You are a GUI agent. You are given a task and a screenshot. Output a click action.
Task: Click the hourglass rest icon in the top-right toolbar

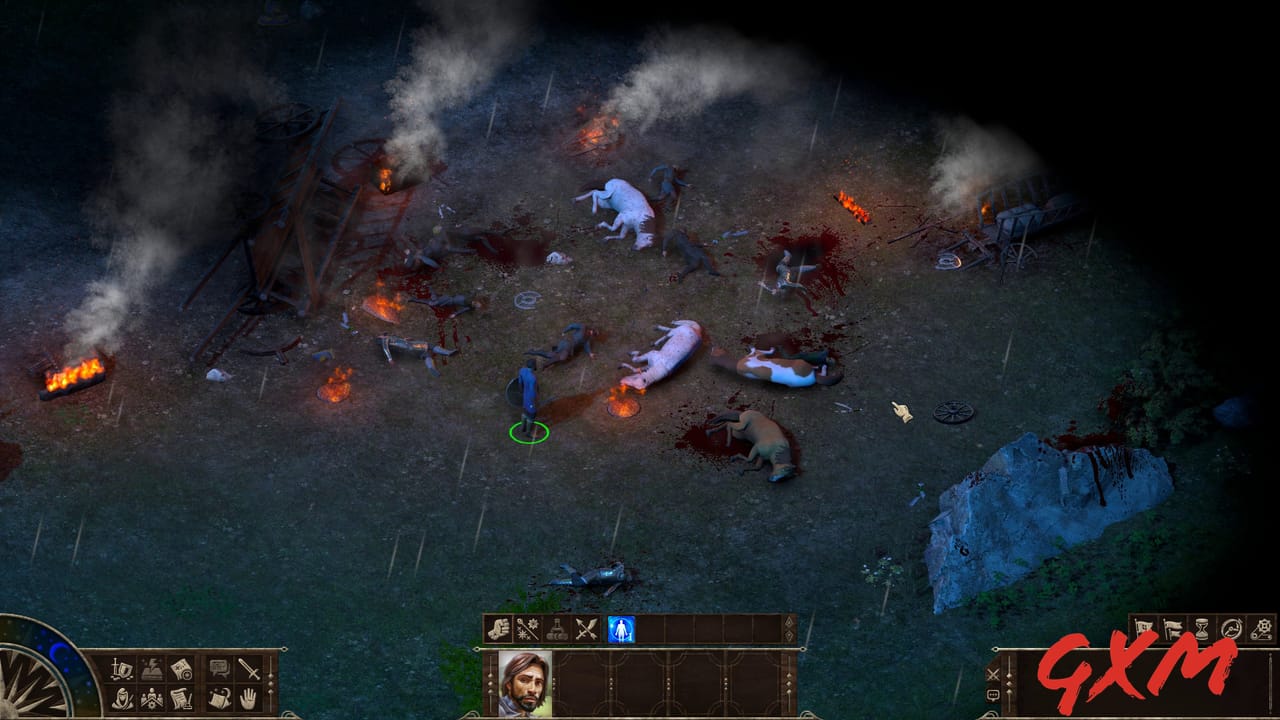click(1201, 627)
